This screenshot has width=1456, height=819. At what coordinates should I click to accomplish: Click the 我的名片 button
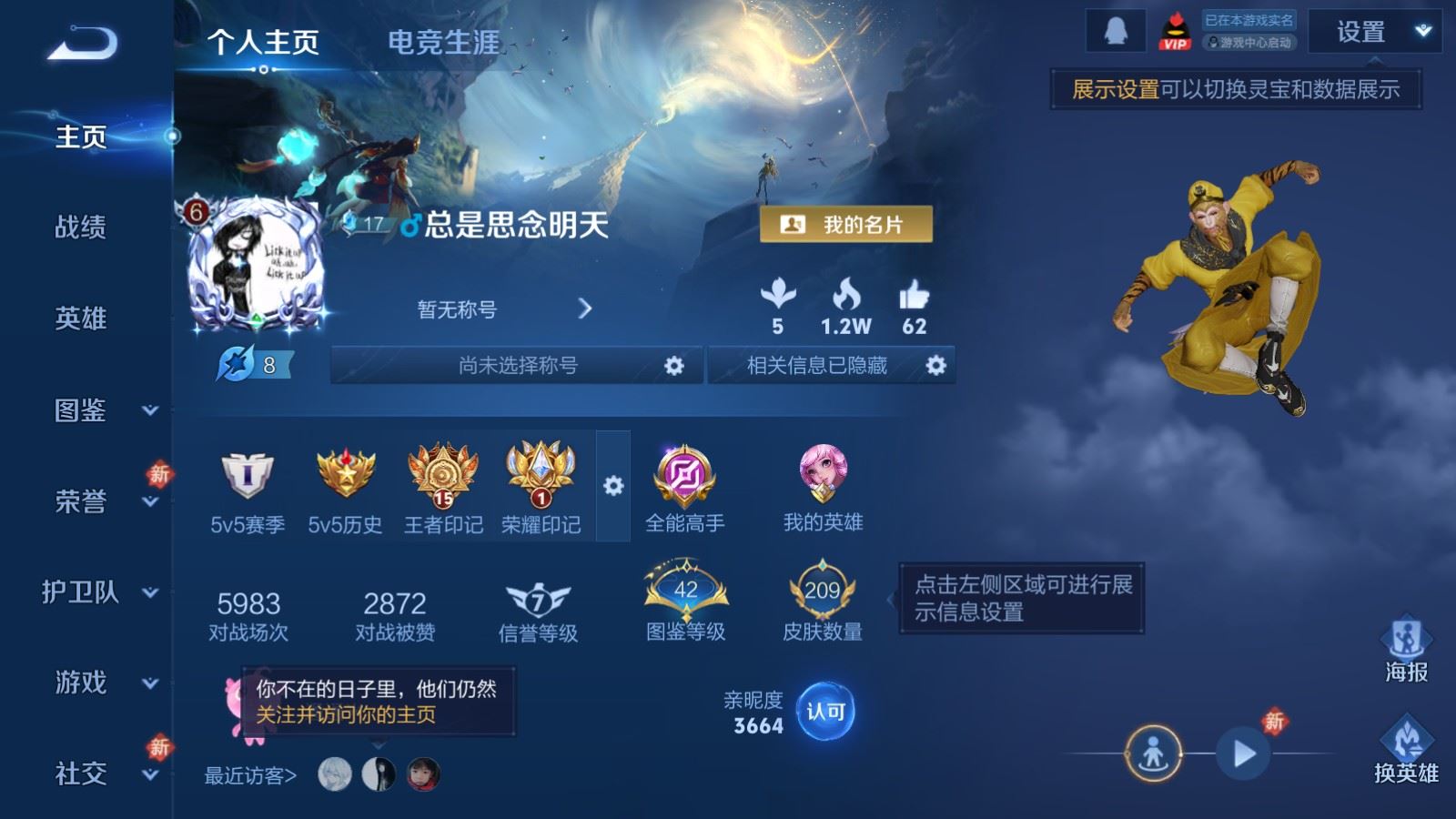[847, 221]
